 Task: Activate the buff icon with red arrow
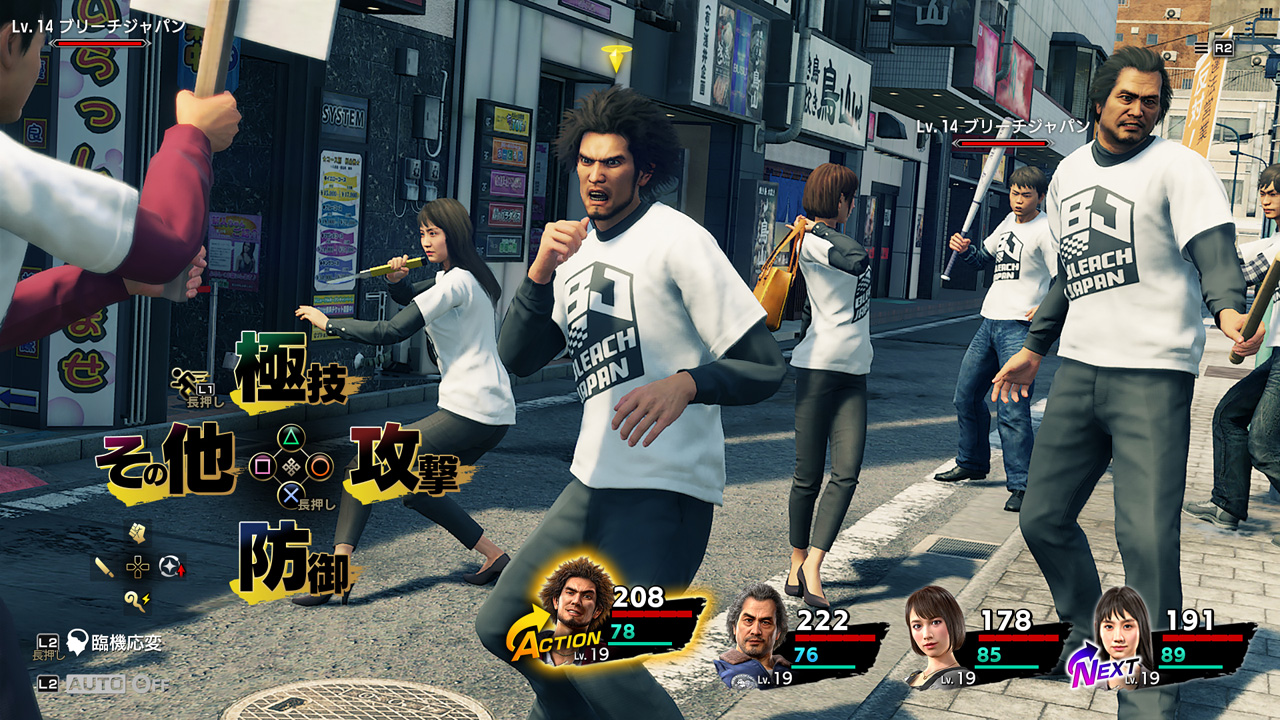coord(172,567)
